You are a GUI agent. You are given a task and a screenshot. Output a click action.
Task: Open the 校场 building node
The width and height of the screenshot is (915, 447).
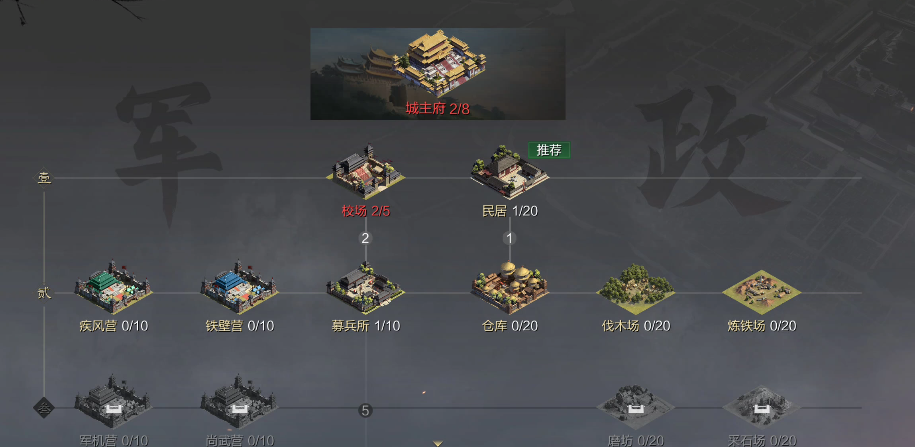(x=365, y=171)
